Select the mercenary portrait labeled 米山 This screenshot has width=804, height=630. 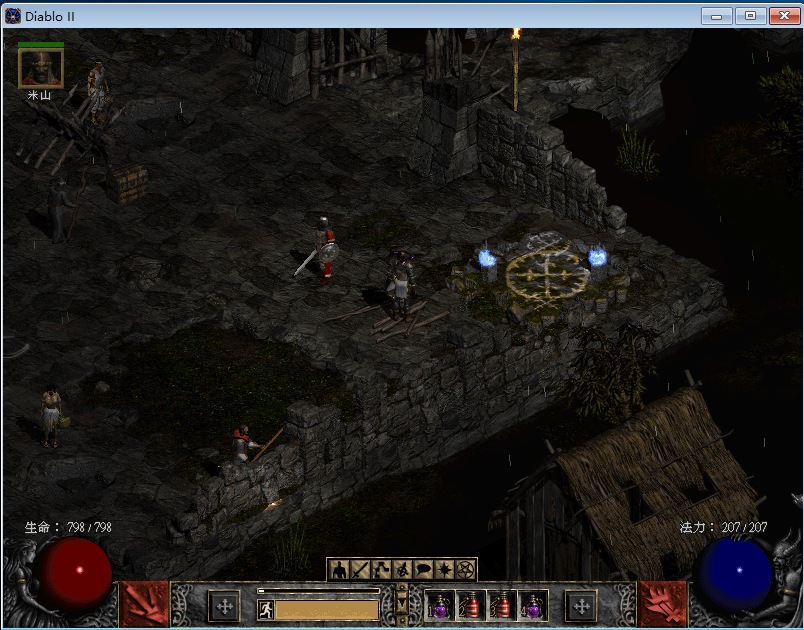41,68
